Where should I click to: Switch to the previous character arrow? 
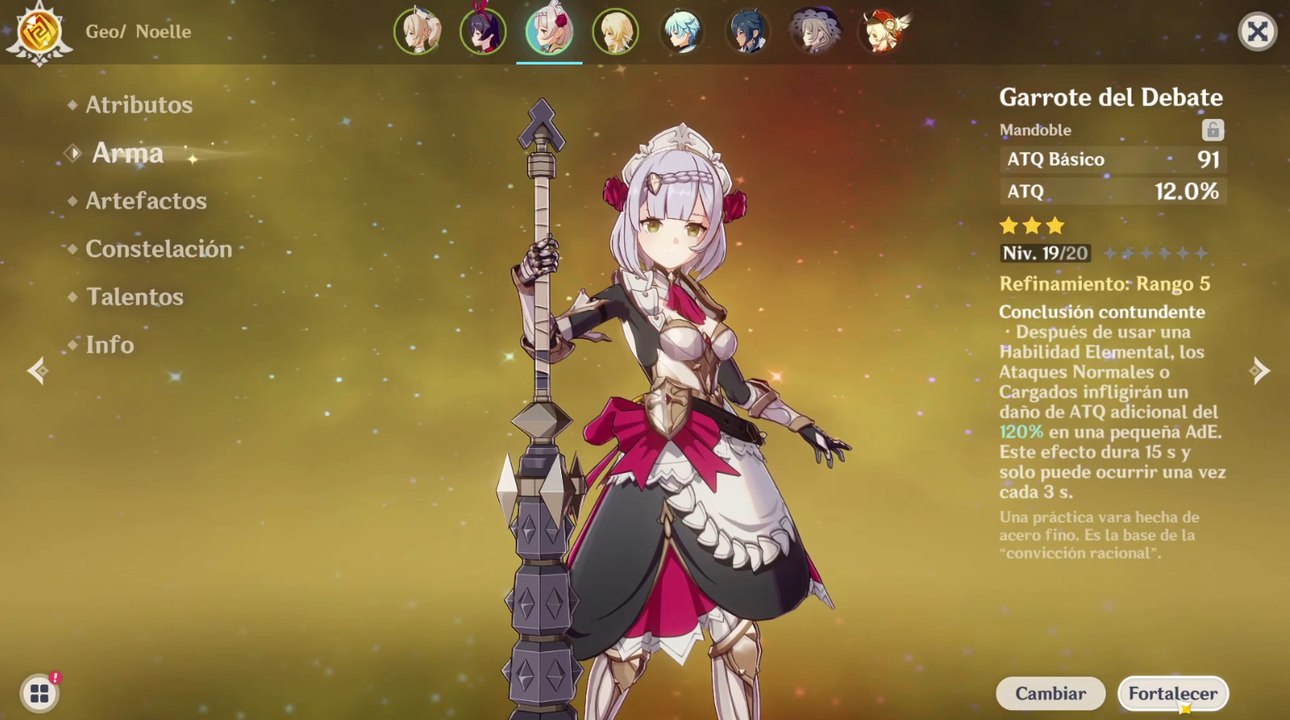tap(37, 371)
